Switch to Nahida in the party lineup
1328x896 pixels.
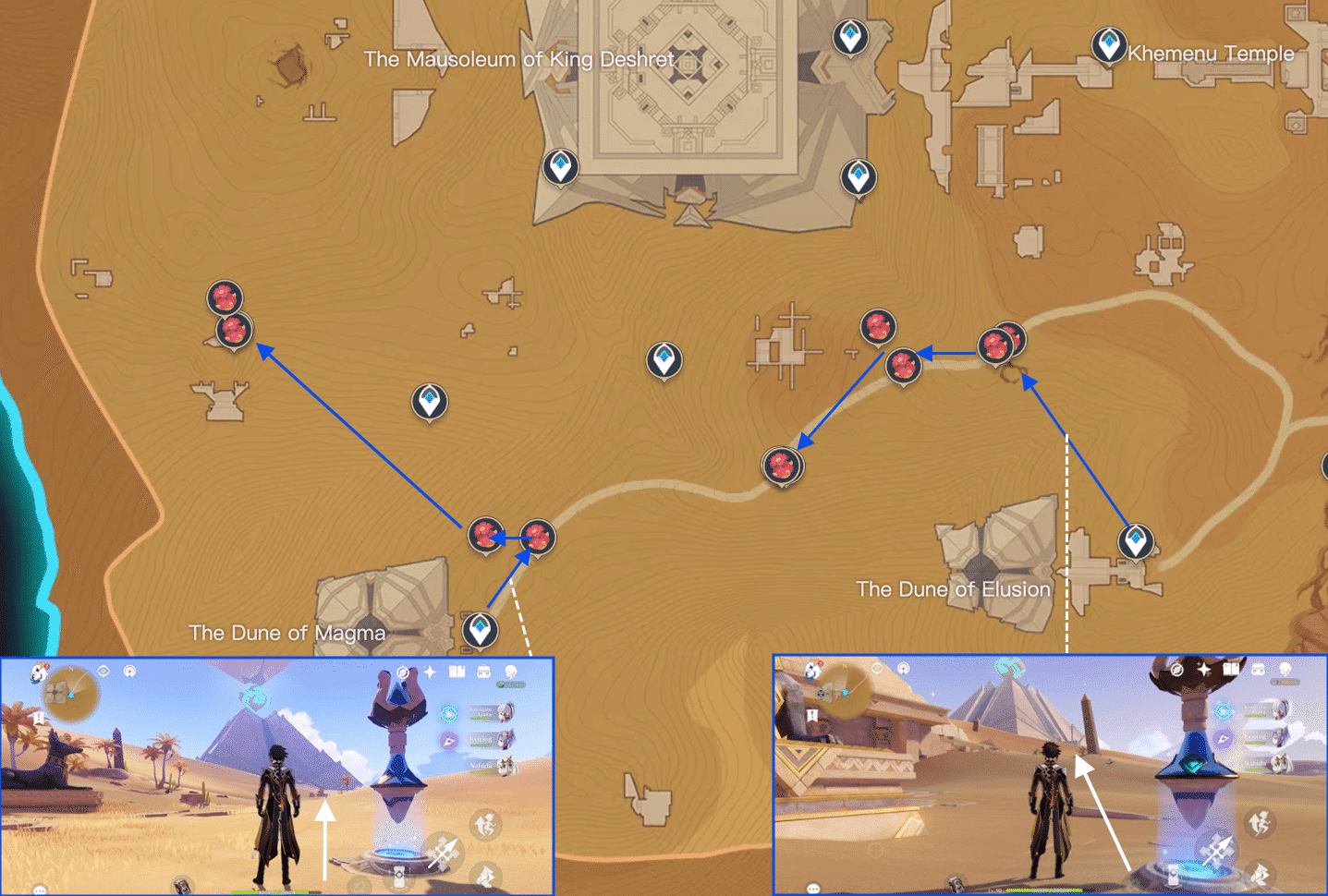tap(481, 765)
